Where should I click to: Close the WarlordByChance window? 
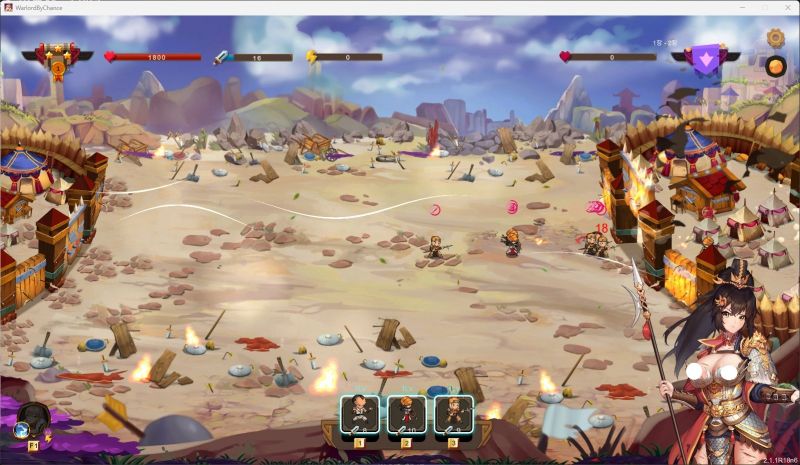tap(785, 7)
